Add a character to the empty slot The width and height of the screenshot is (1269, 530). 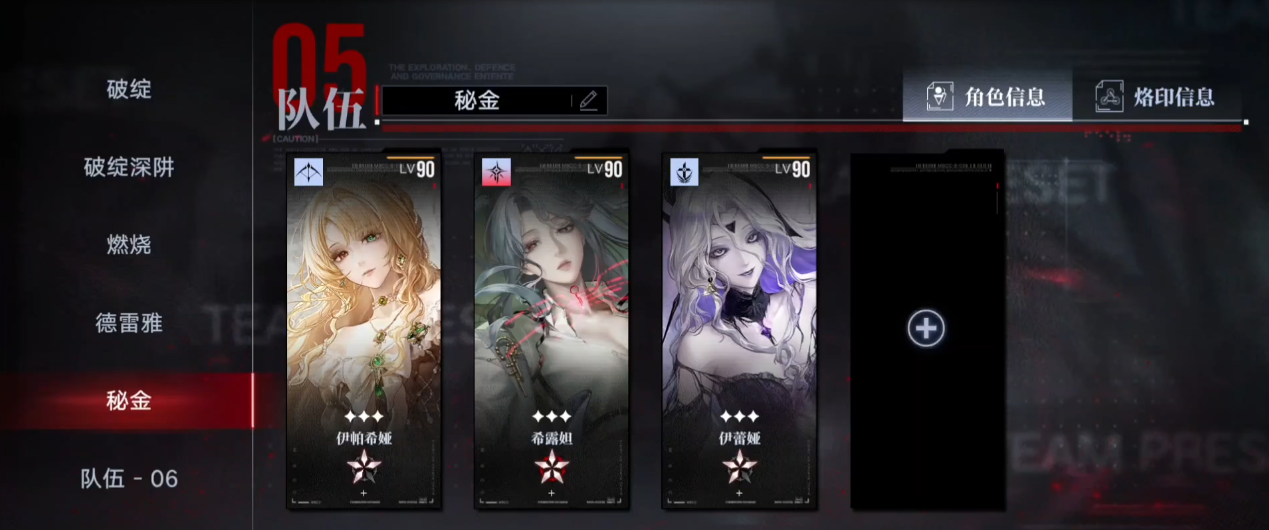[x=926, y=329]
